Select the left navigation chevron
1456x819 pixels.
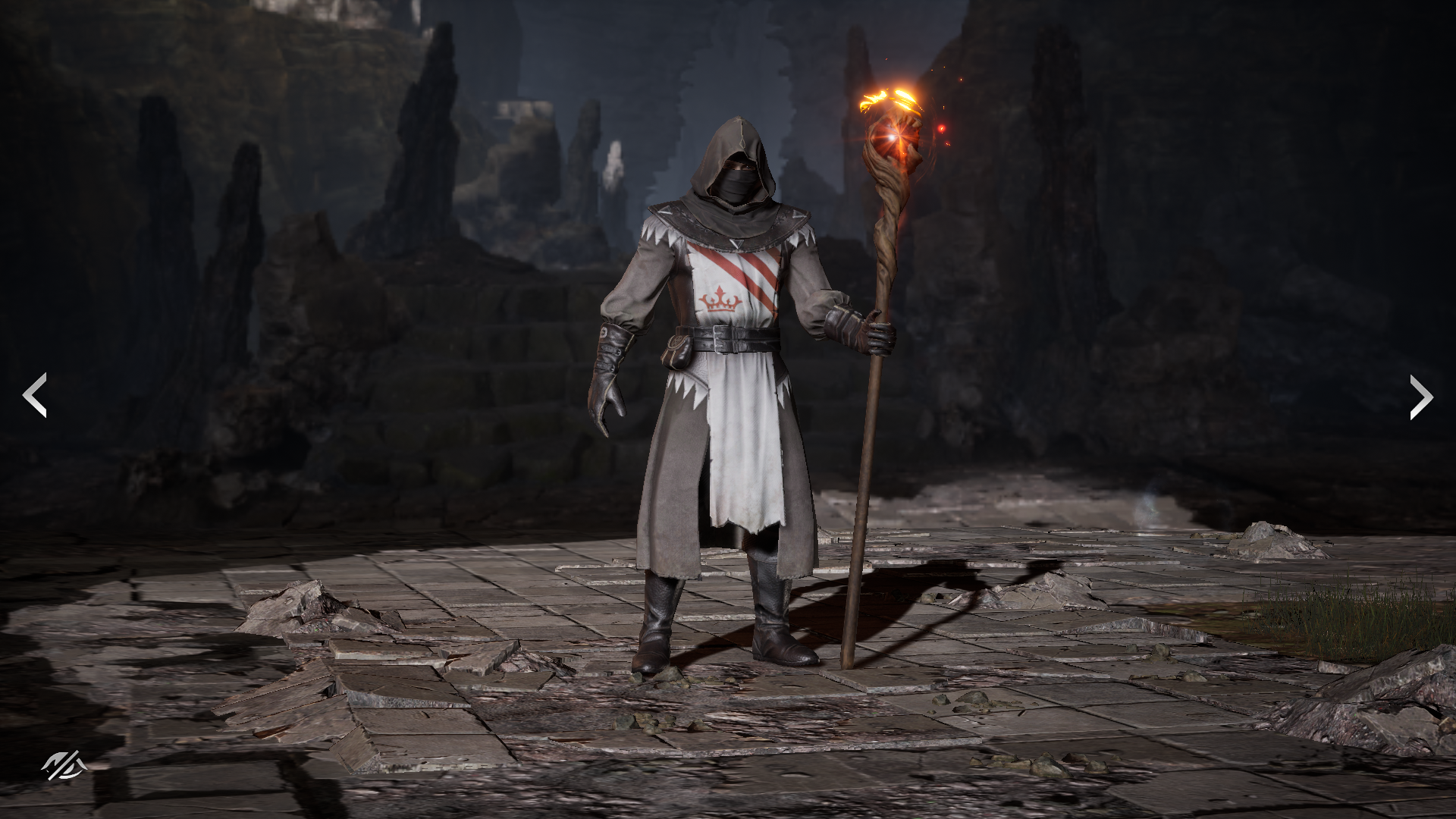[36, 394]
